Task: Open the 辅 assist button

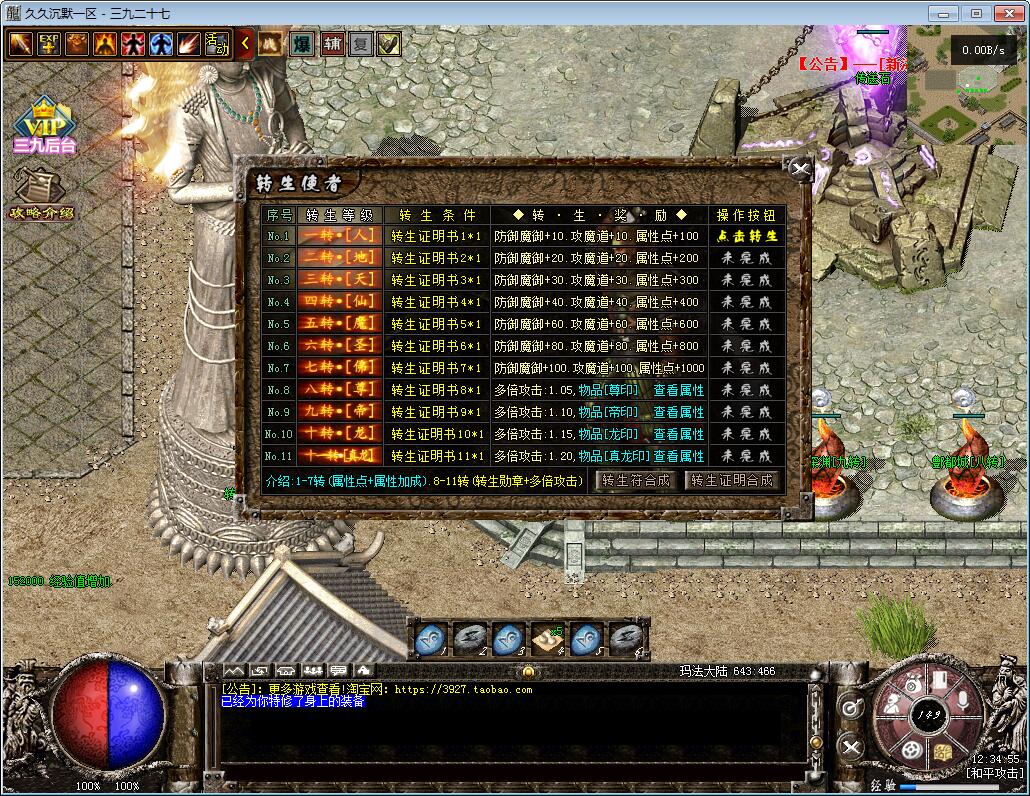Action: click(x=332, y=44)
